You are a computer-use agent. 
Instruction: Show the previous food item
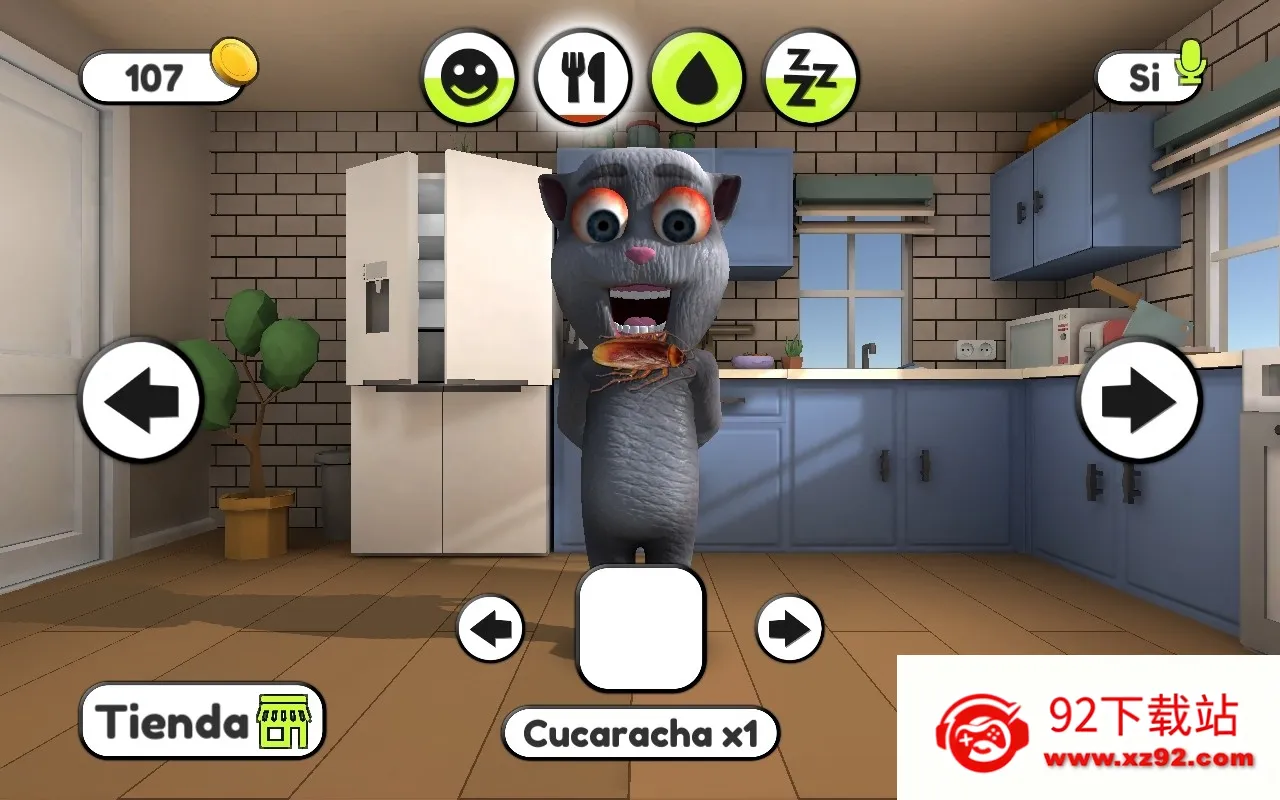(x=491, y=629)
